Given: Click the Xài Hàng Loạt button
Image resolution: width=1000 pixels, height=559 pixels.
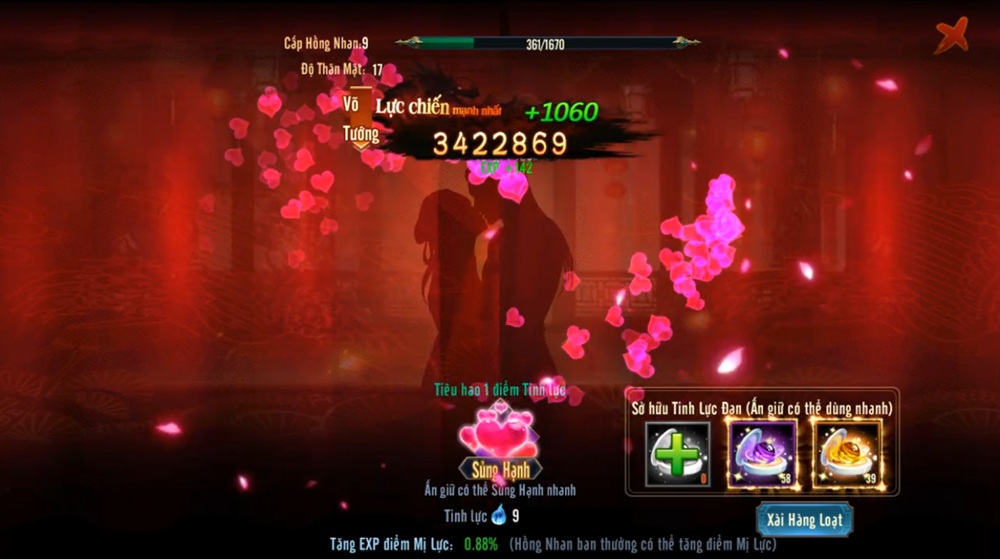Looking at the screenshot, I should (x=804, y=518).
